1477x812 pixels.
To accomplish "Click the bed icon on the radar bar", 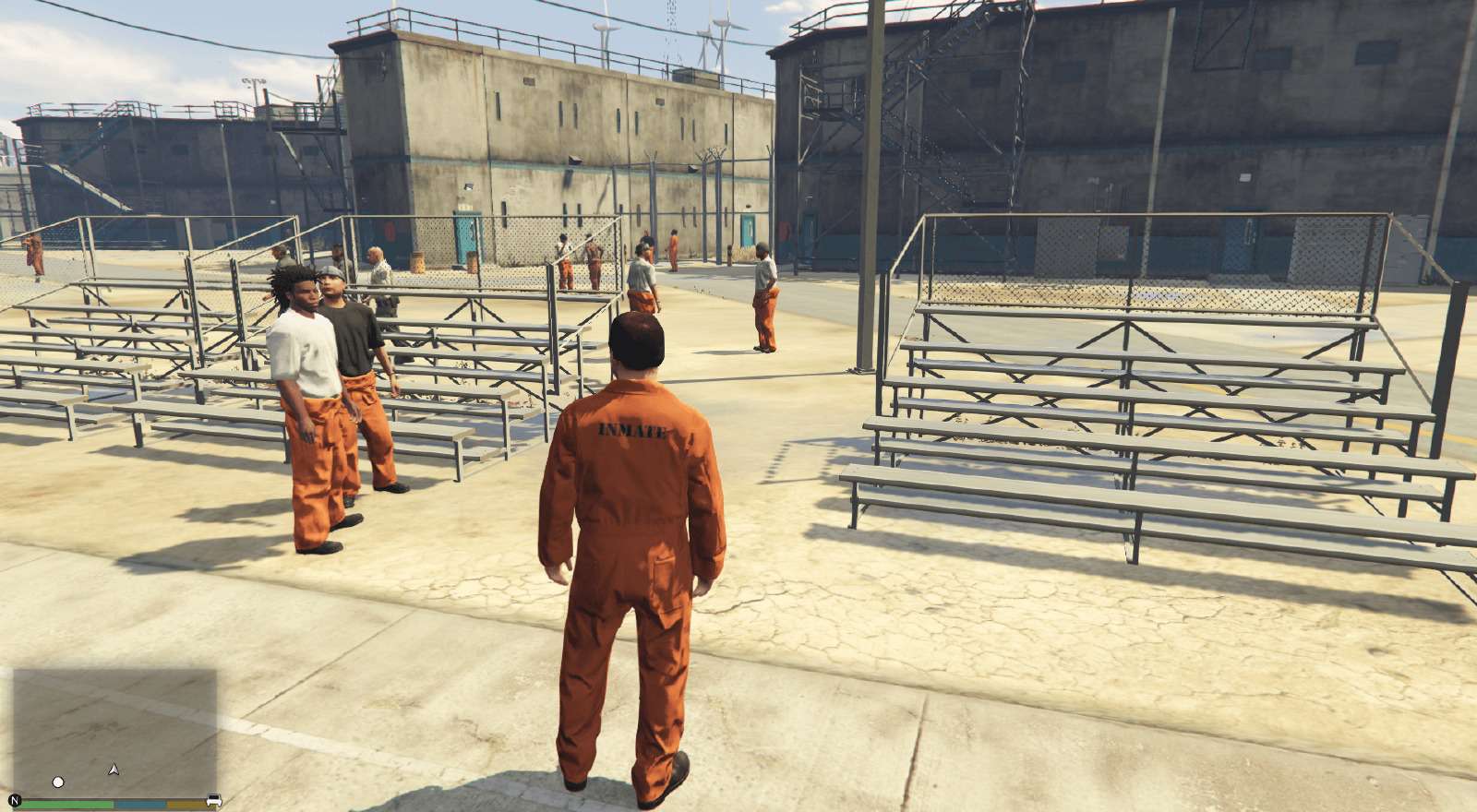I will (214, 798).
